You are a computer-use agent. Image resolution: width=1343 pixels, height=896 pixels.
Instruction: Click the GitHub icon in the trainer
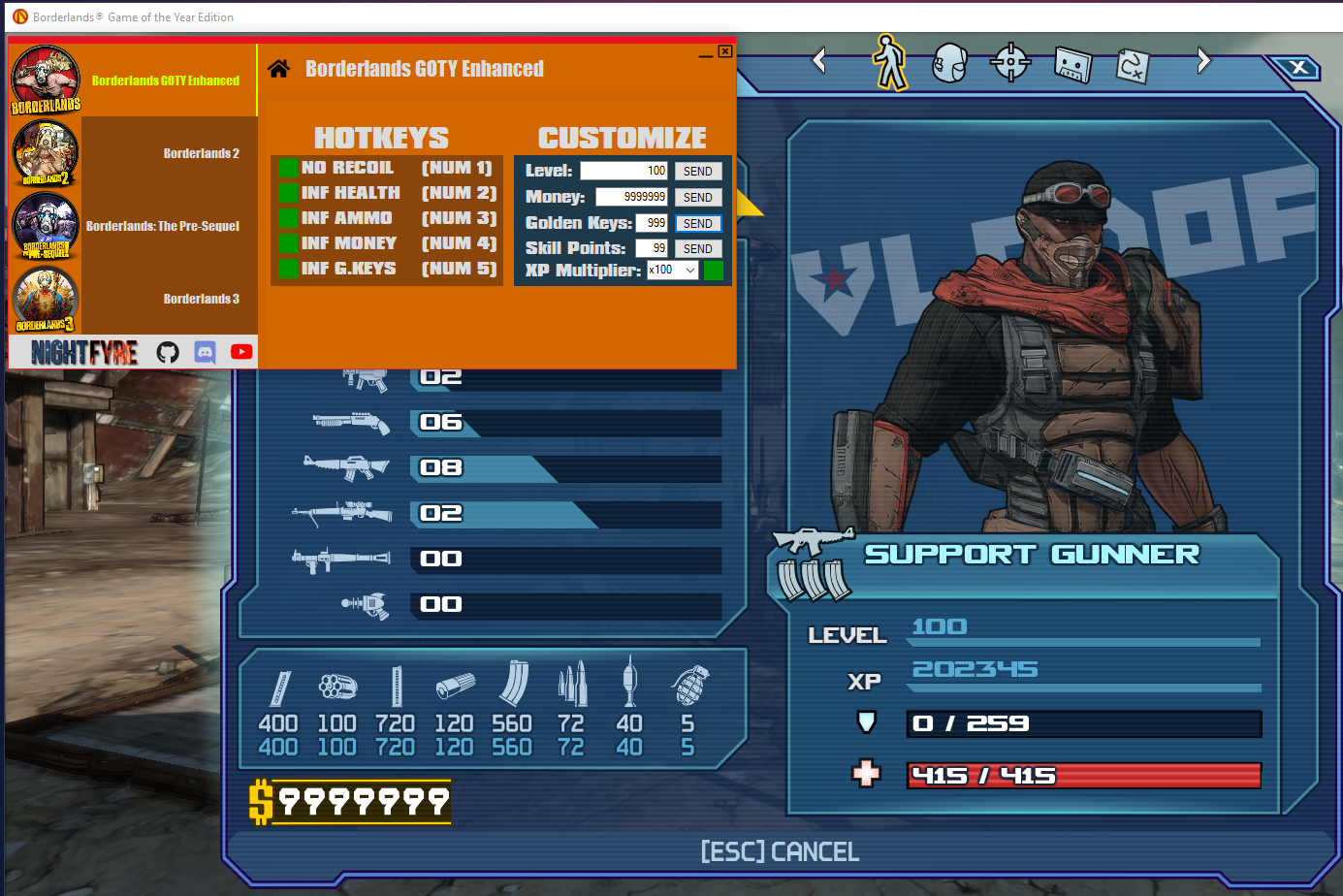[x=168, y=352]
